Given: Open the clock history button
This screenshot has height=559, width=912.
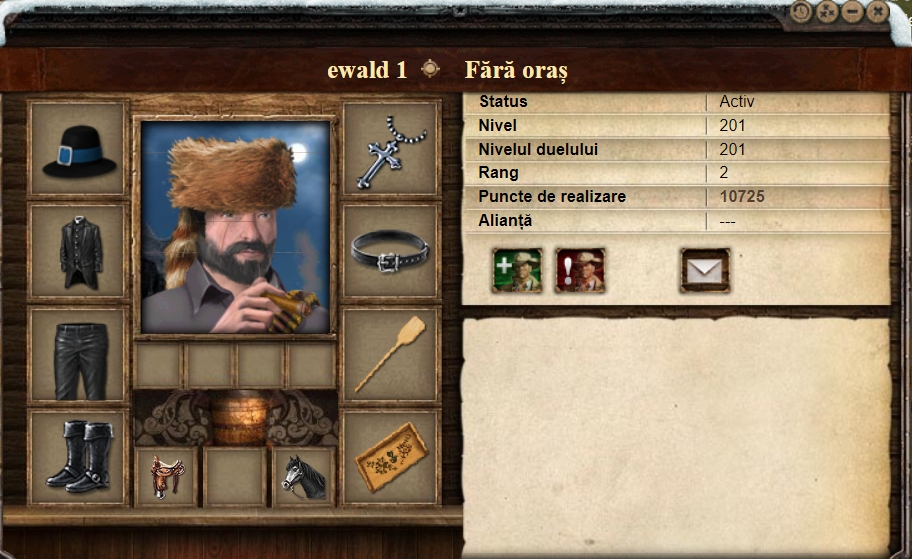Looking at the screenshot, I should (x=802, y=12).
